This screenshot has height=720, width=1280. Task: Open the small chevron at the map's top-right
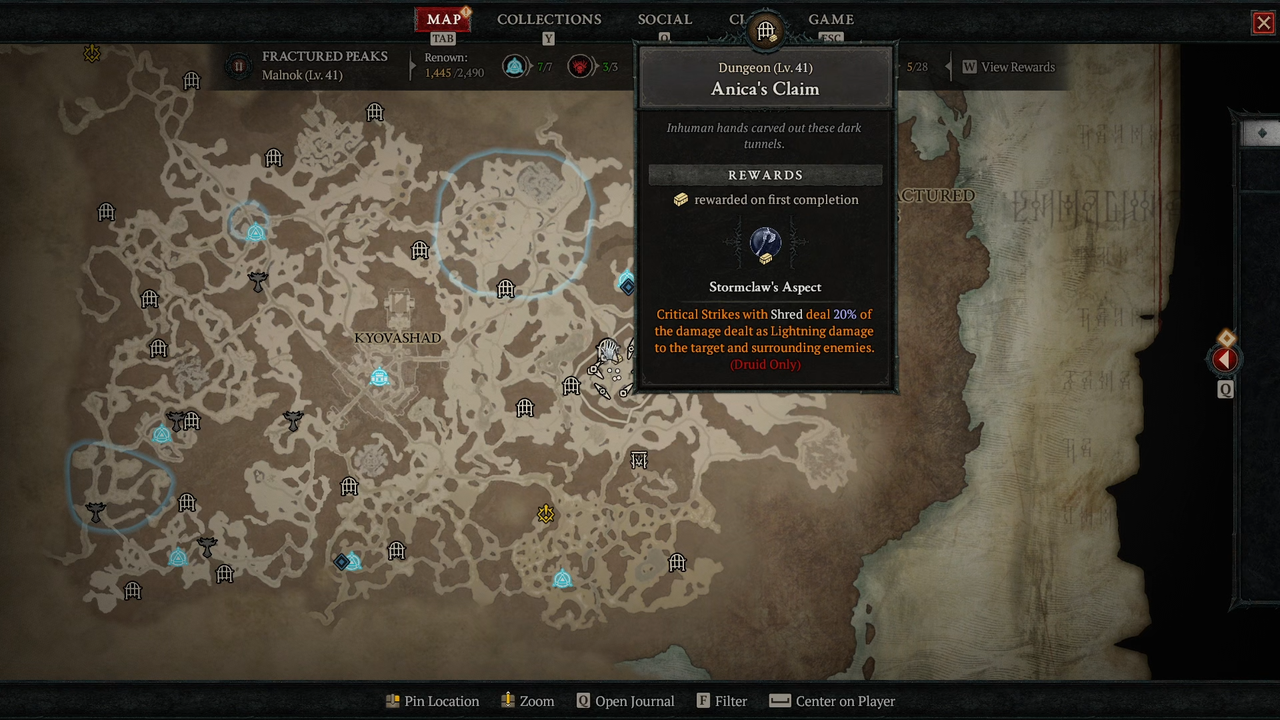coord(1262,131)
